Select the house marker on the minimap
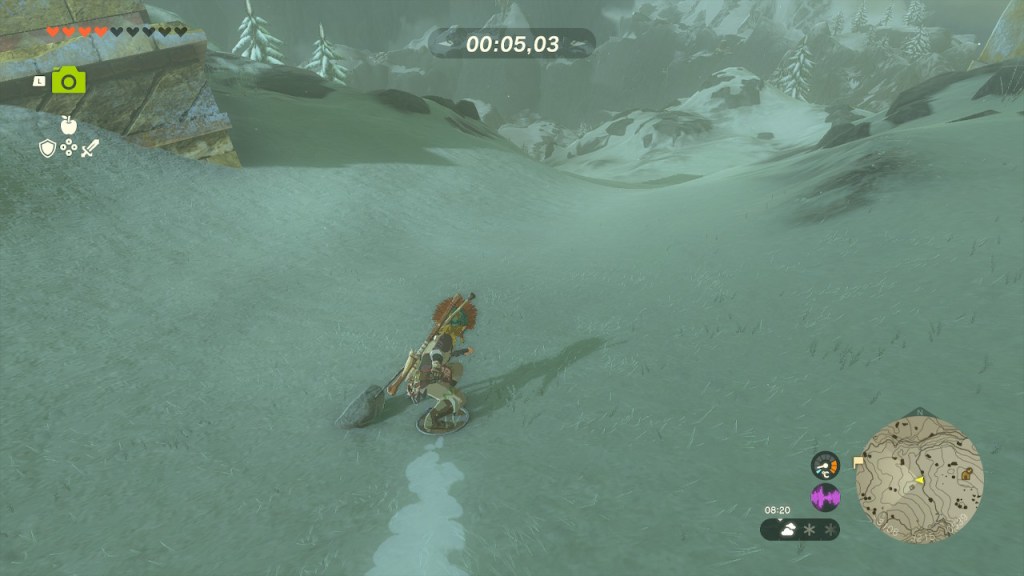 [x=966, y=474]
